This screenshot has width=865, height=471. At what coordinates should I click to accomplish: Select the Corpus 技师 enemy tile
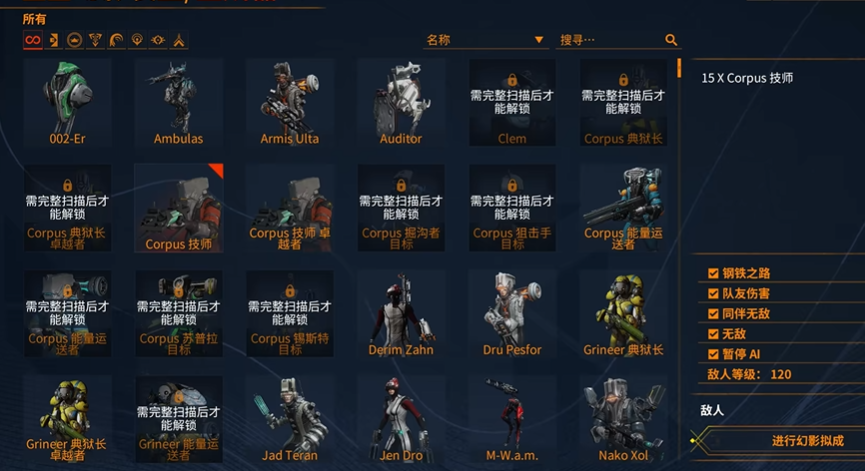point(178,208)
